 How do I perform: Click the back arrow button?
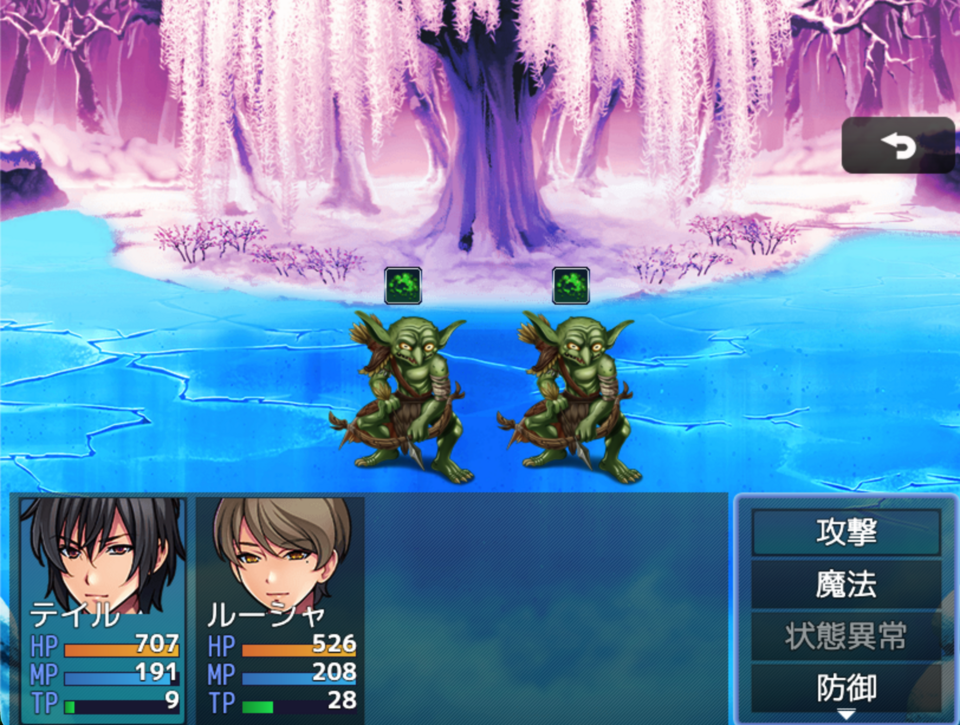[x=898, y=146]
